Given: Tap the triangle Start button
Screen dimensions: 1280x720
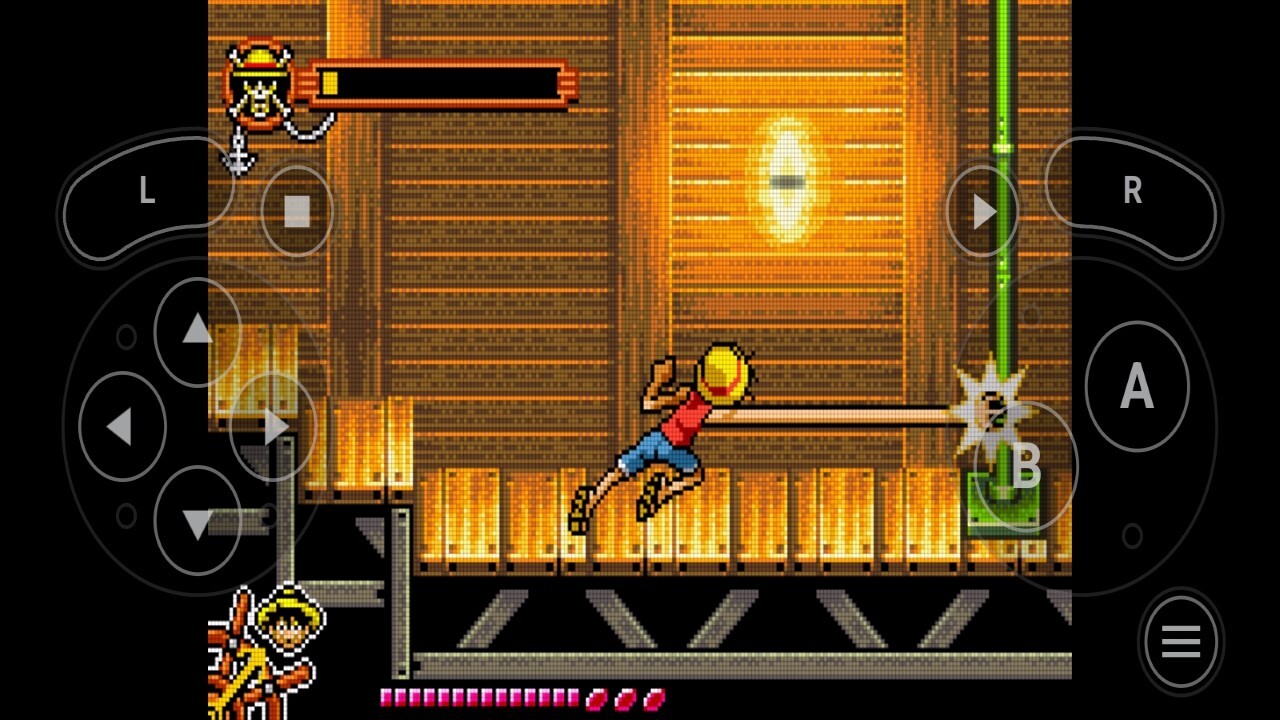Looking at the screenshot, I should (983, 211).
